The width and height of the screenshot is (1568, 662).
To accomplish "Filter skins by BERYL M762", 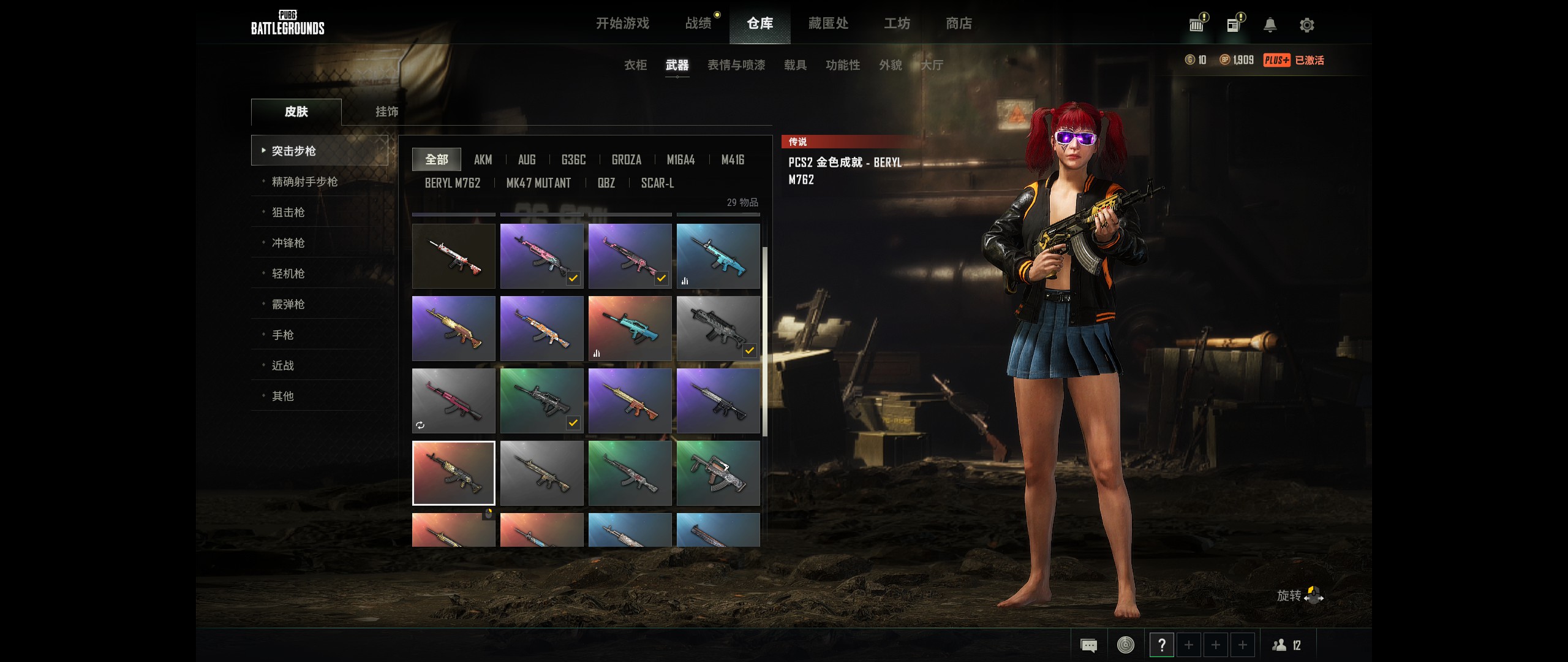I will point(453,183).
